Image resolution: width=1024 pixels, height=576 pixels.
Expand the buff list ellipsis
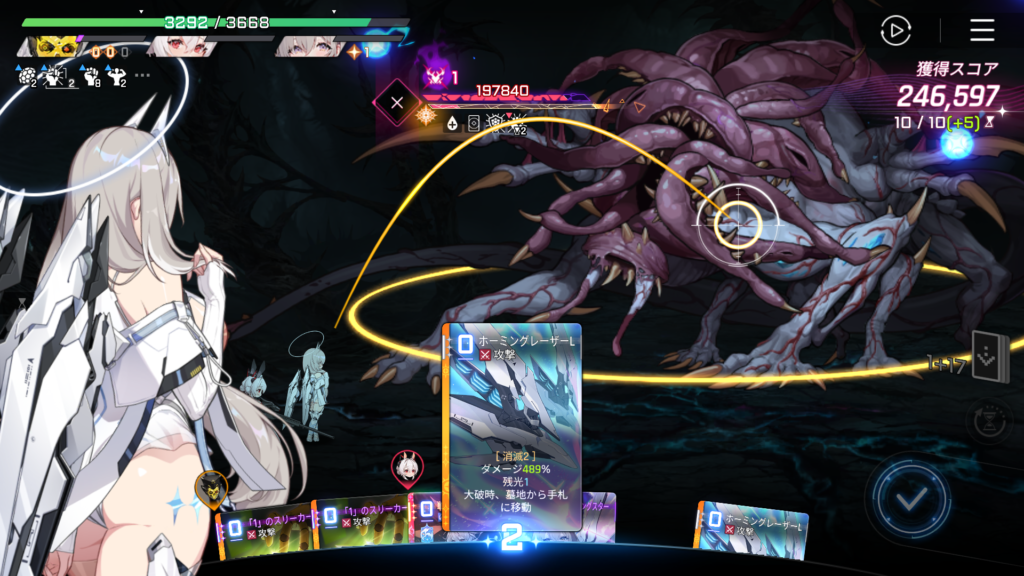(142, 75)
